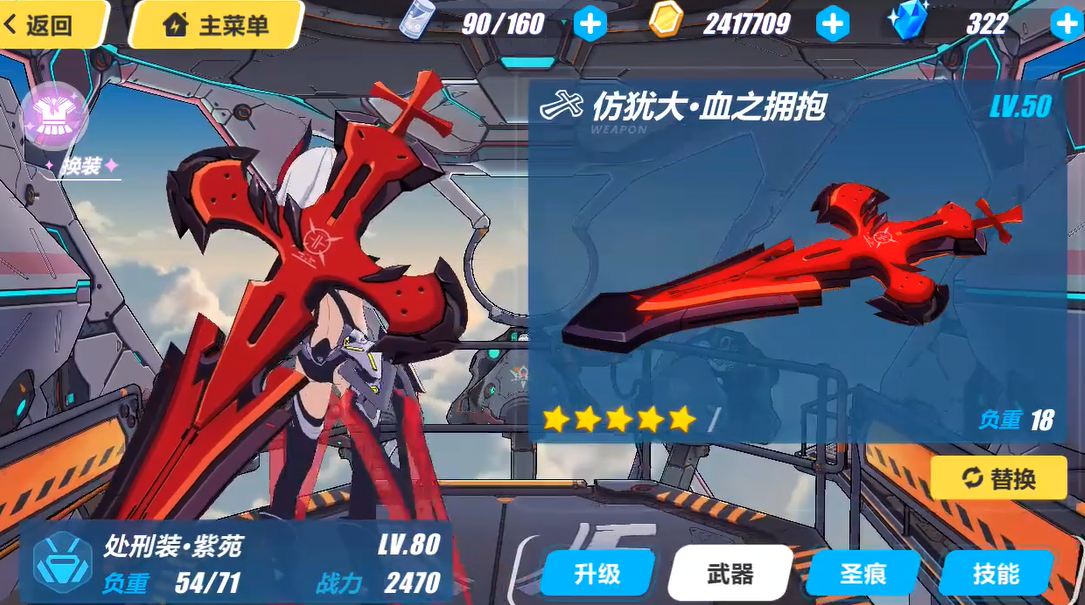The image size is (1085, 605).
Task: Open the 主菜单 main menu
Action: 216,24
